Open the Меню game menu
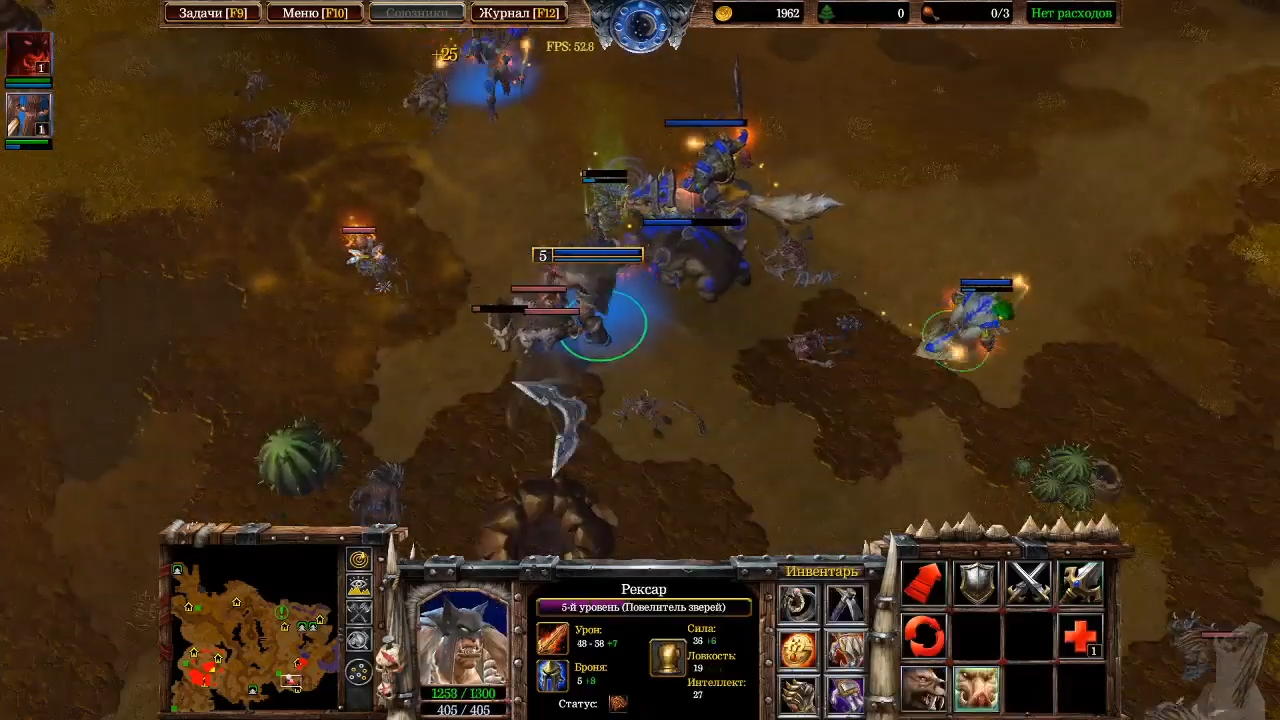The image size is (1280, 720). click(314, 13)
